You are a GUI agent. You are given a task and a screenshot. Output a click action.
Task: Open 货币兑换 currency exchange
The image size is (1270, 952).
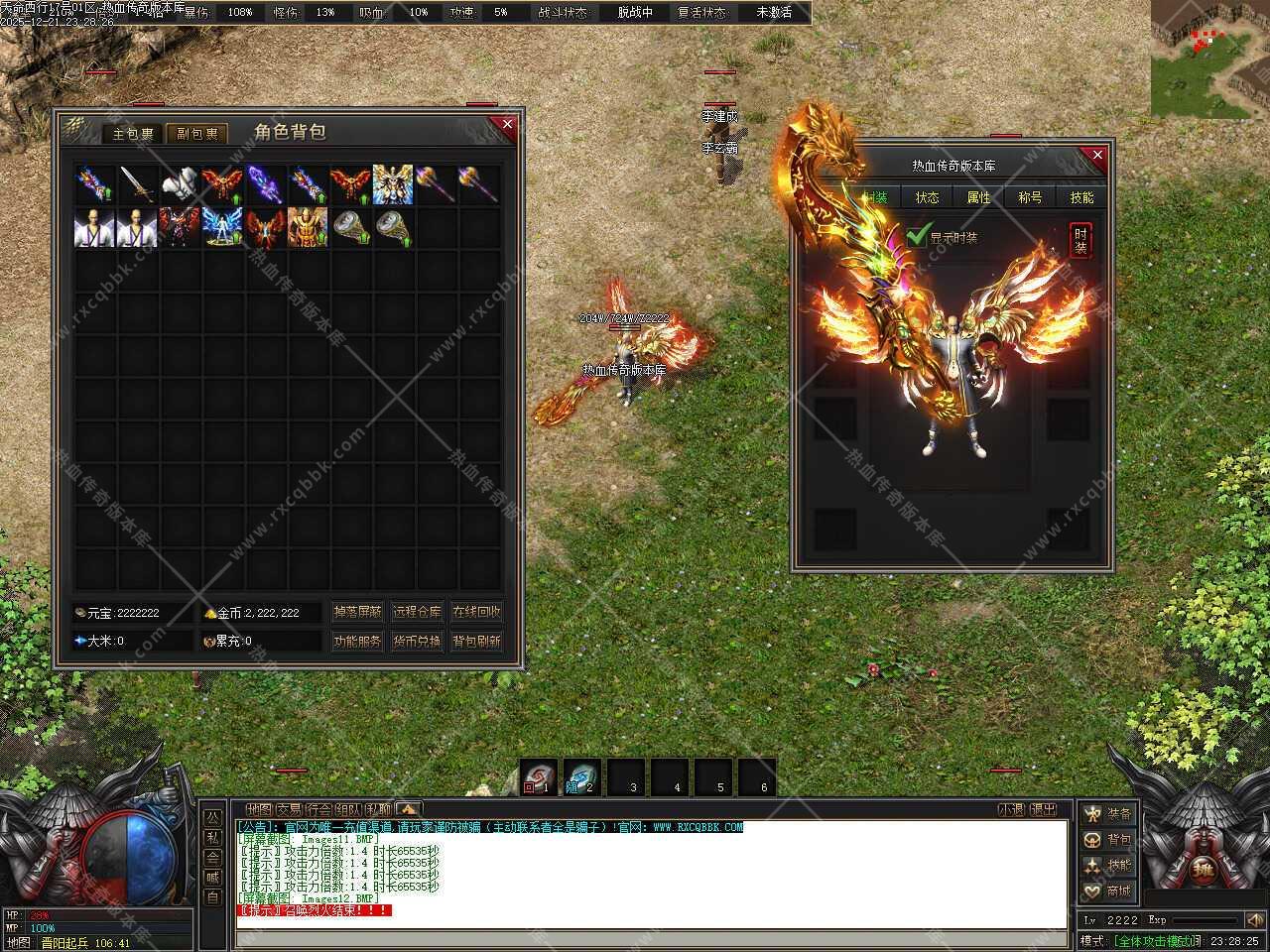pos(417,642)
